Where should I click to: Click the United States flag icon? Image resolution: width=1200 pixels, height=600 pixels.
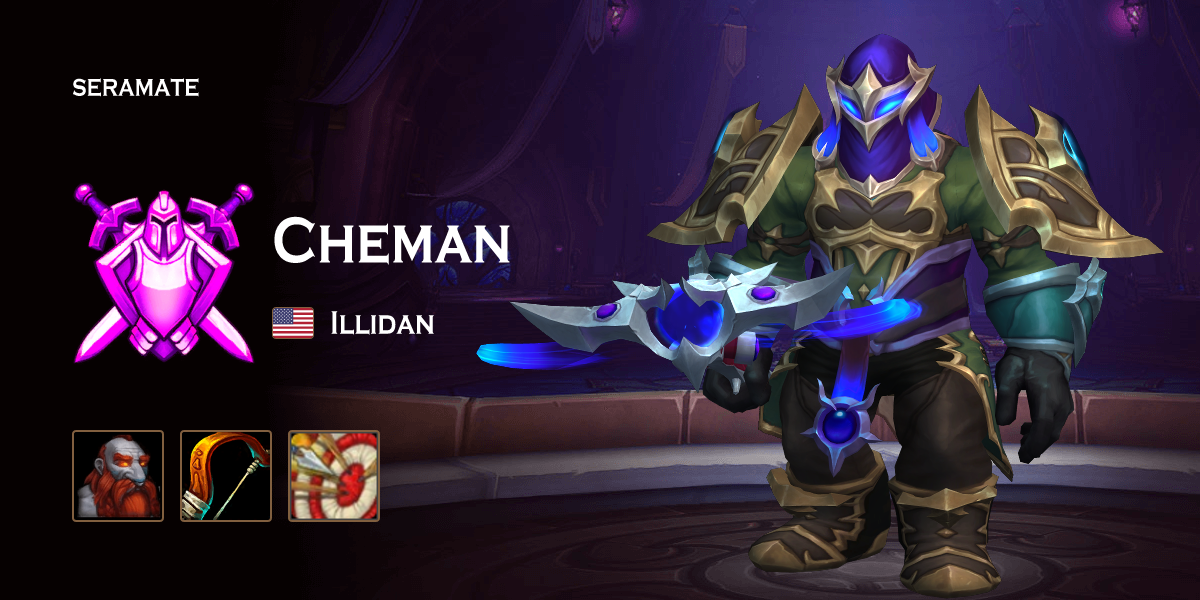(x=293, y=323)
